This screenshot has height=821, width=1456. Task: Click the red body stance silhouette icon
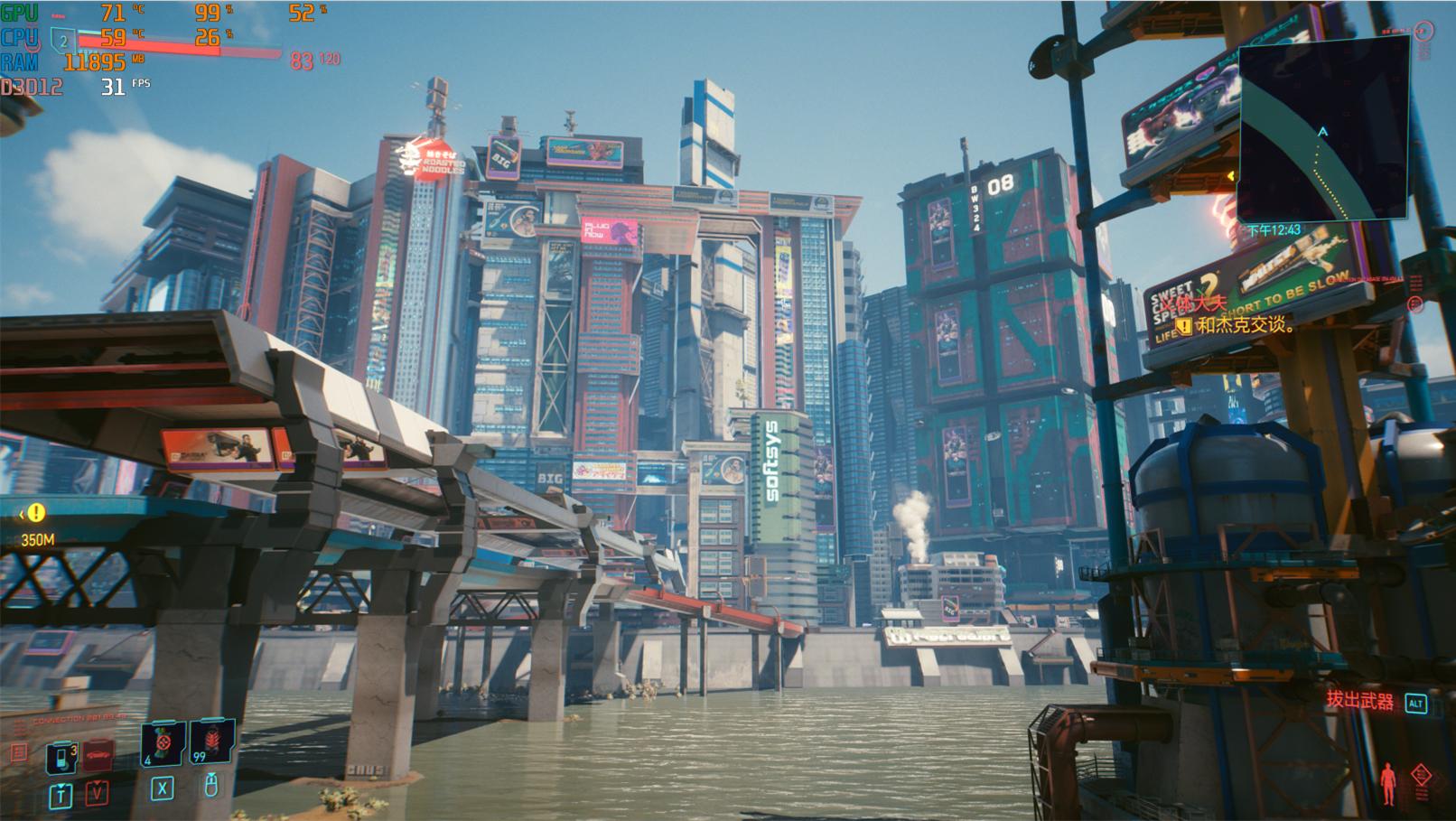[x=1388, y=782]
